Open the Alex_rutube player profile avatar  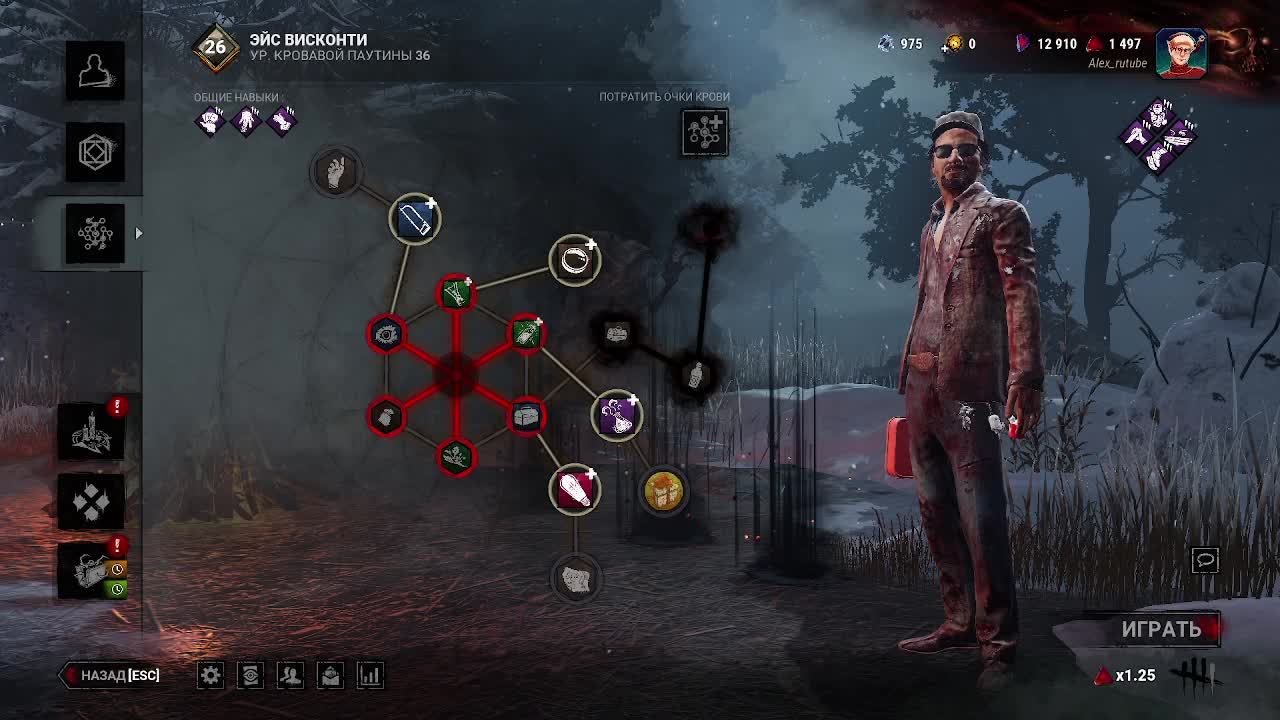1181,52
